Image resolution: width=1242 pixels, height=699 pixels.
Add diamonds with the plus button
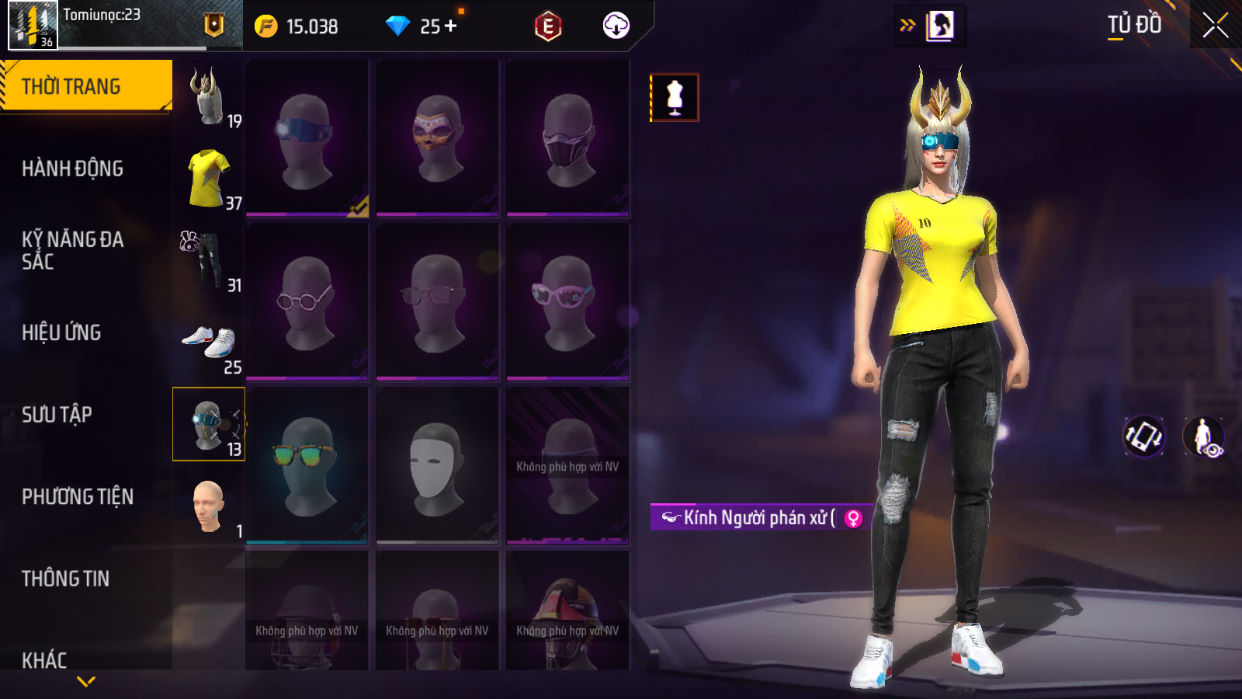point(450,26)
